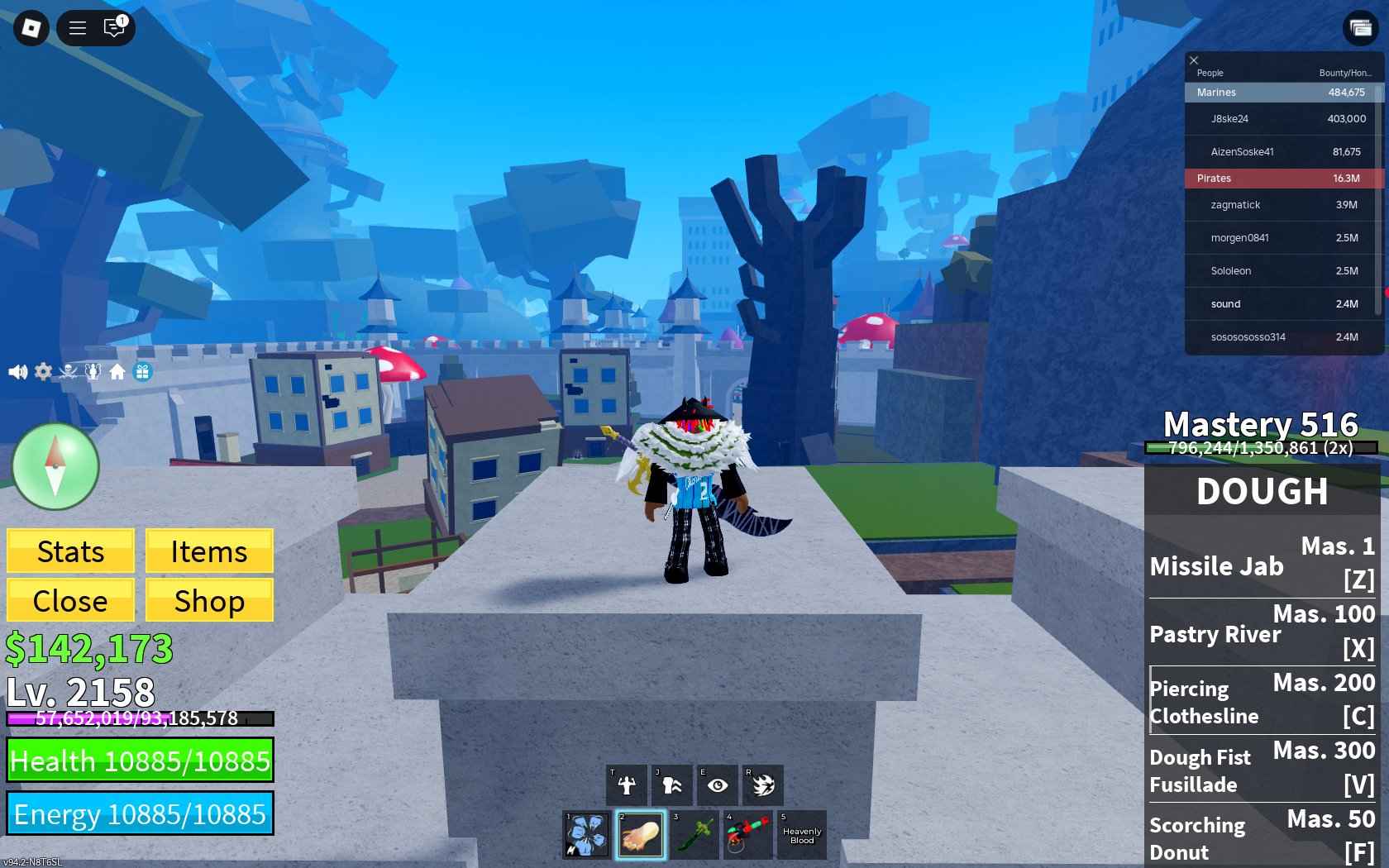This screenshot has width=1389, height=868.
Task: Click the Mastery progress bar for Dough
Action: point(1259,449)
